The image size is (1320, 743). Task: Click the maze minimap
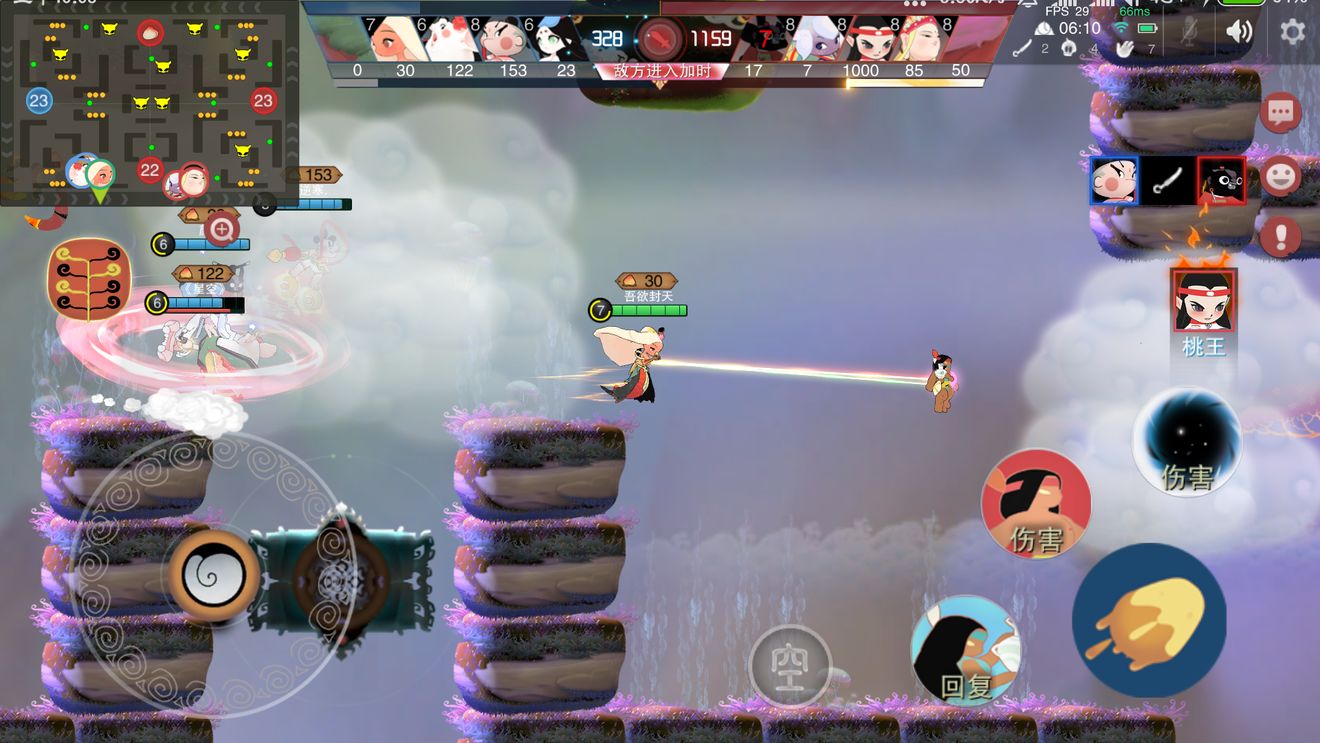150,102
